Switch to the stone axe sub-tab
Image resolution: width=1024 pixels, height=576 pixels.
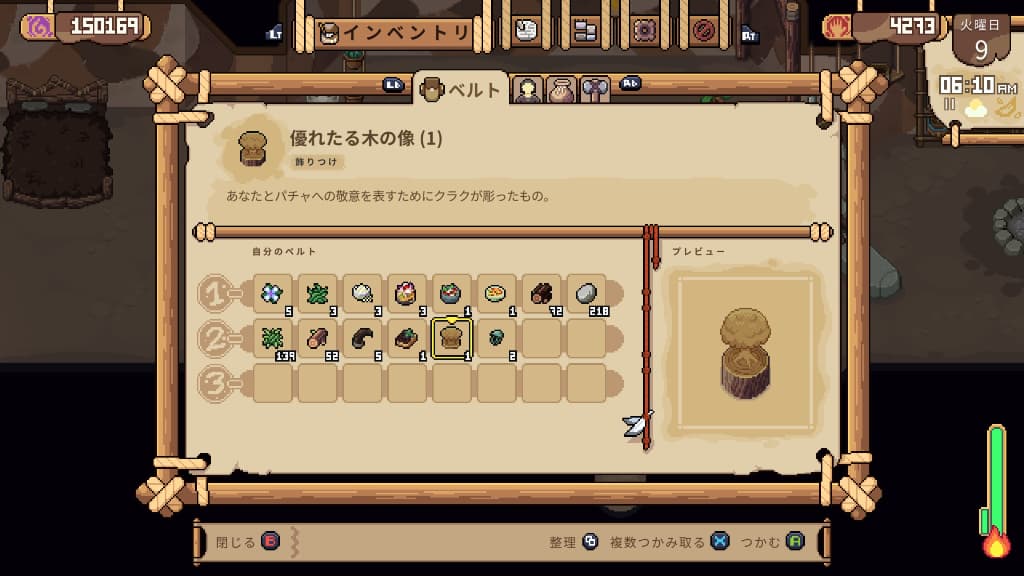coord(595,90)
